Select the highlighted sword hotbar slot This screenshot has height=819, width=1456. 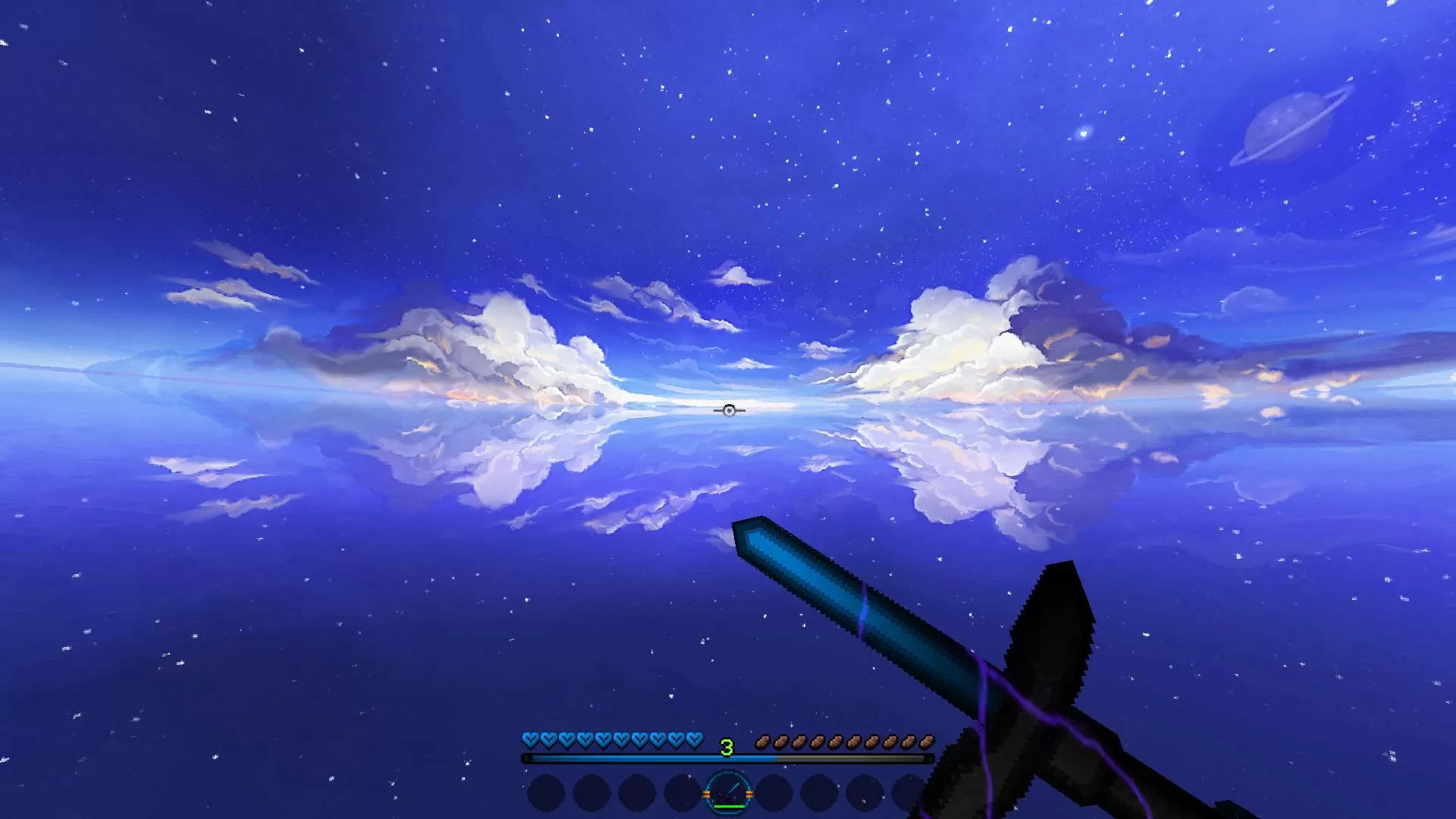click(x=728, y=793)
